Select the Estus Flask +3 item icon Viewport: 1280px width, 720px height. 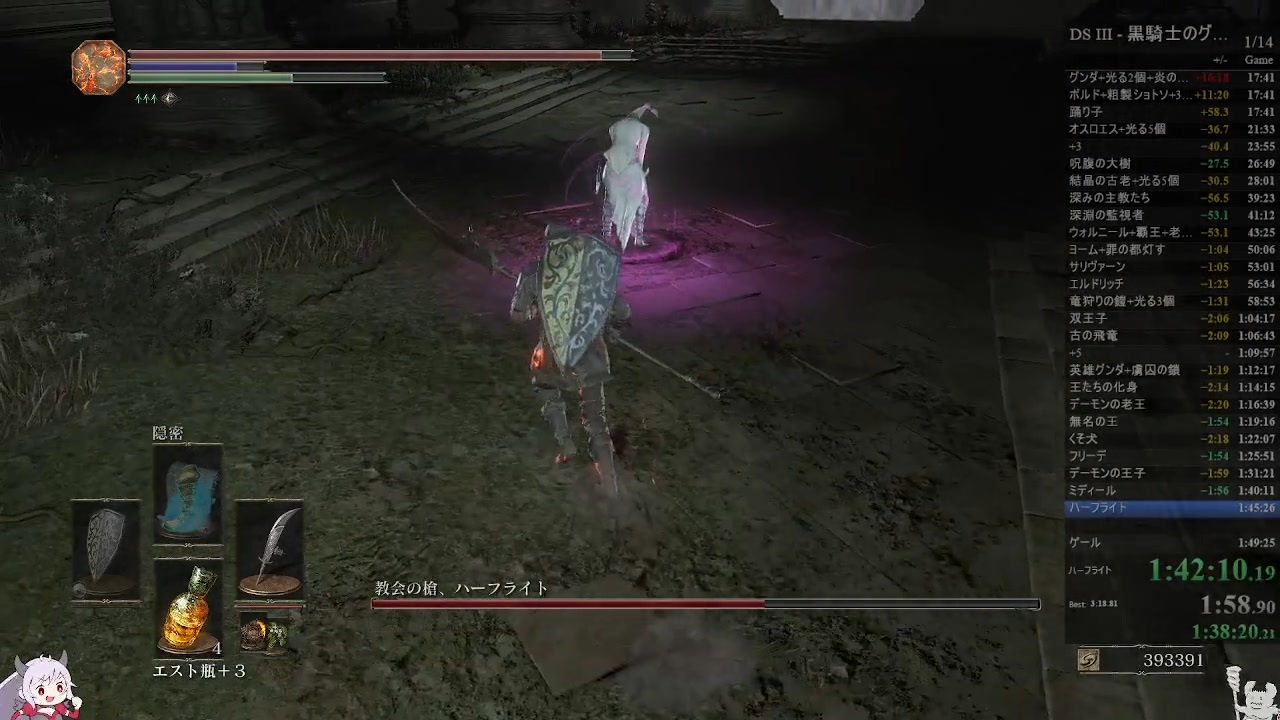click(188, 610)
